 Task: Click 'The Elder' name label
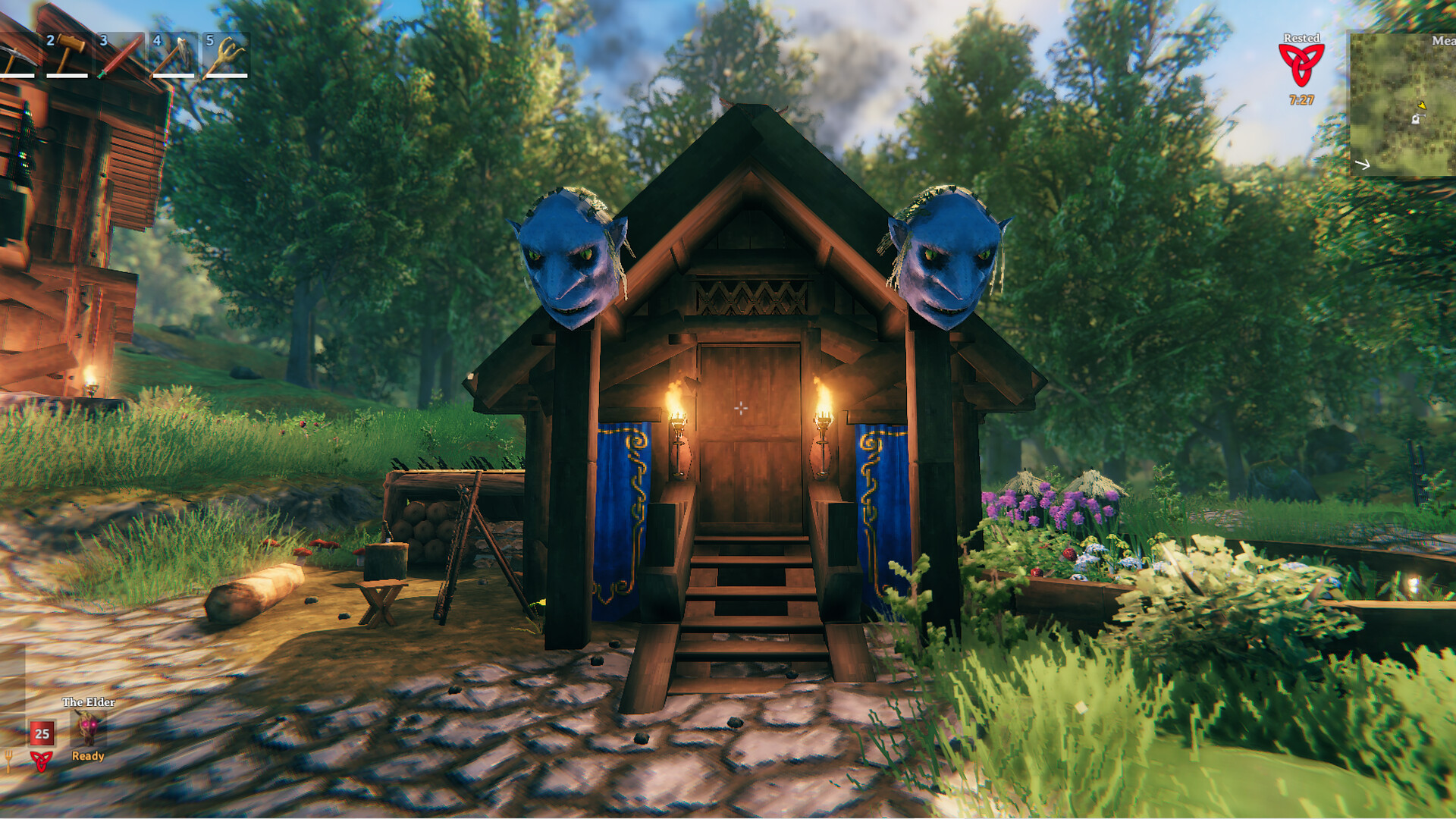(x=89, y=702)
